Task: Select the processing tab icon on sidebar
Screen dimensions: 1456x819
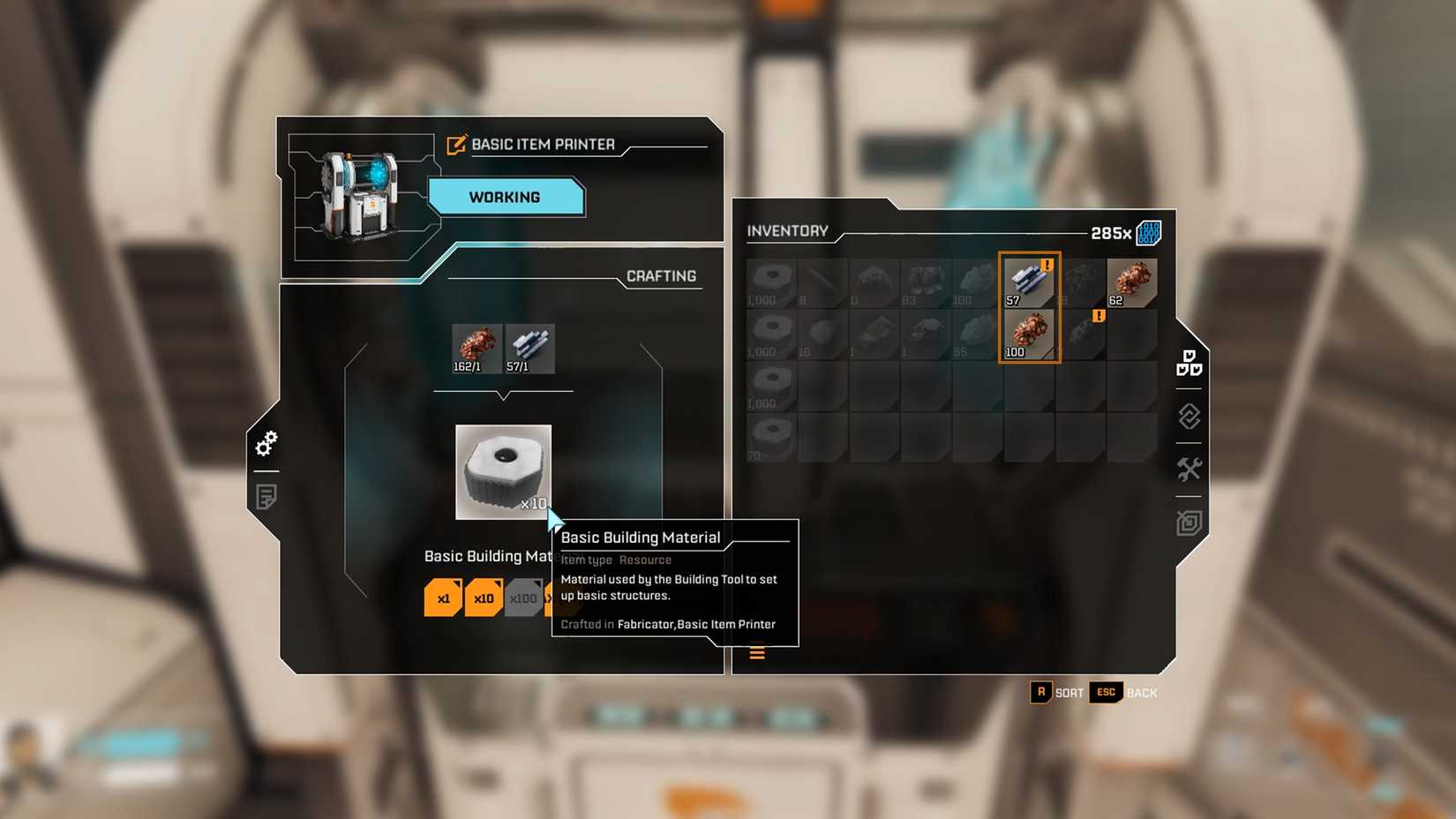Action: (x=1188, y=417)
